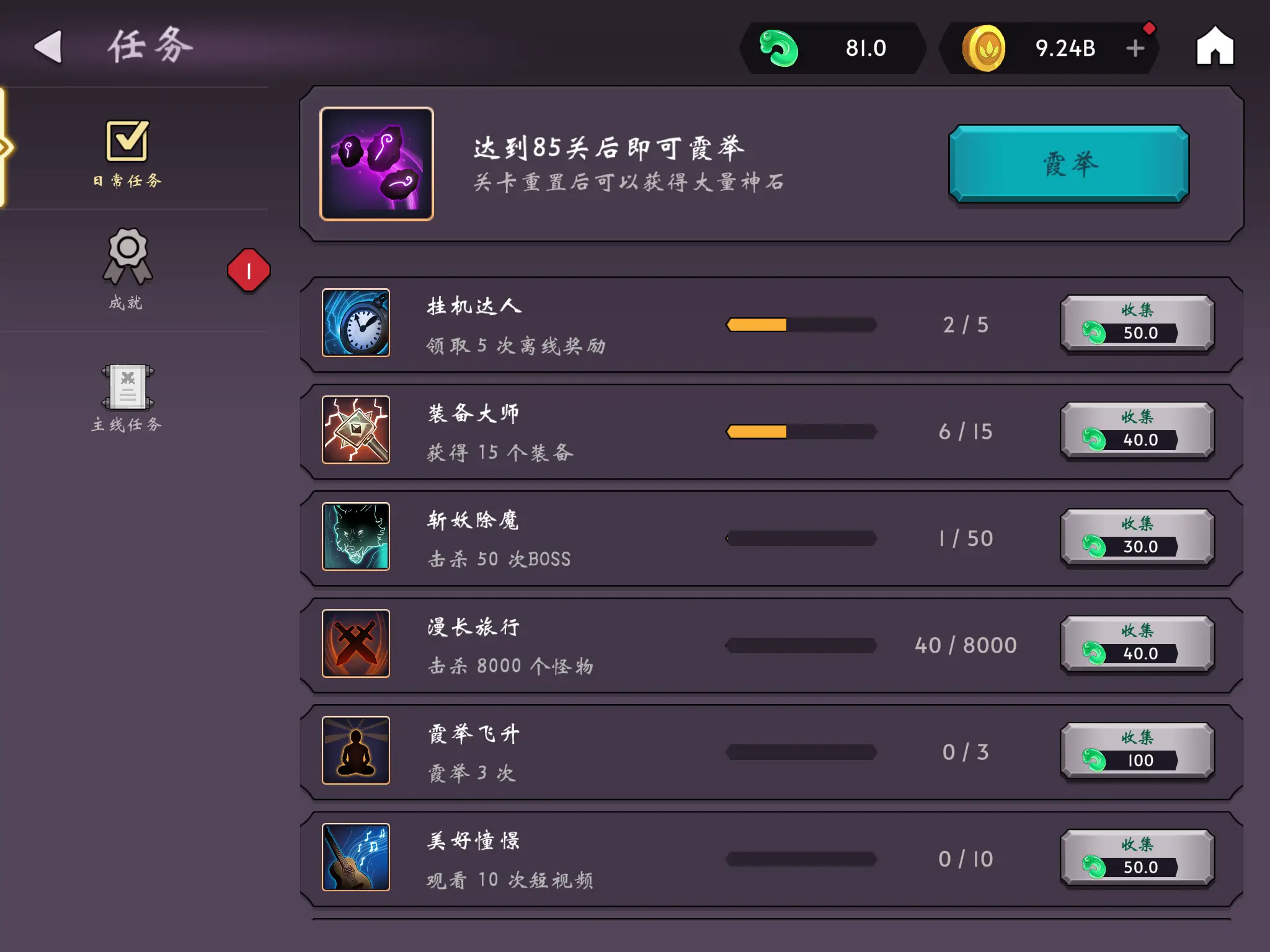Viewport: 1270px width, 952px height.
Task: Click the back arrow next to 任务
Action: [48, 45]
